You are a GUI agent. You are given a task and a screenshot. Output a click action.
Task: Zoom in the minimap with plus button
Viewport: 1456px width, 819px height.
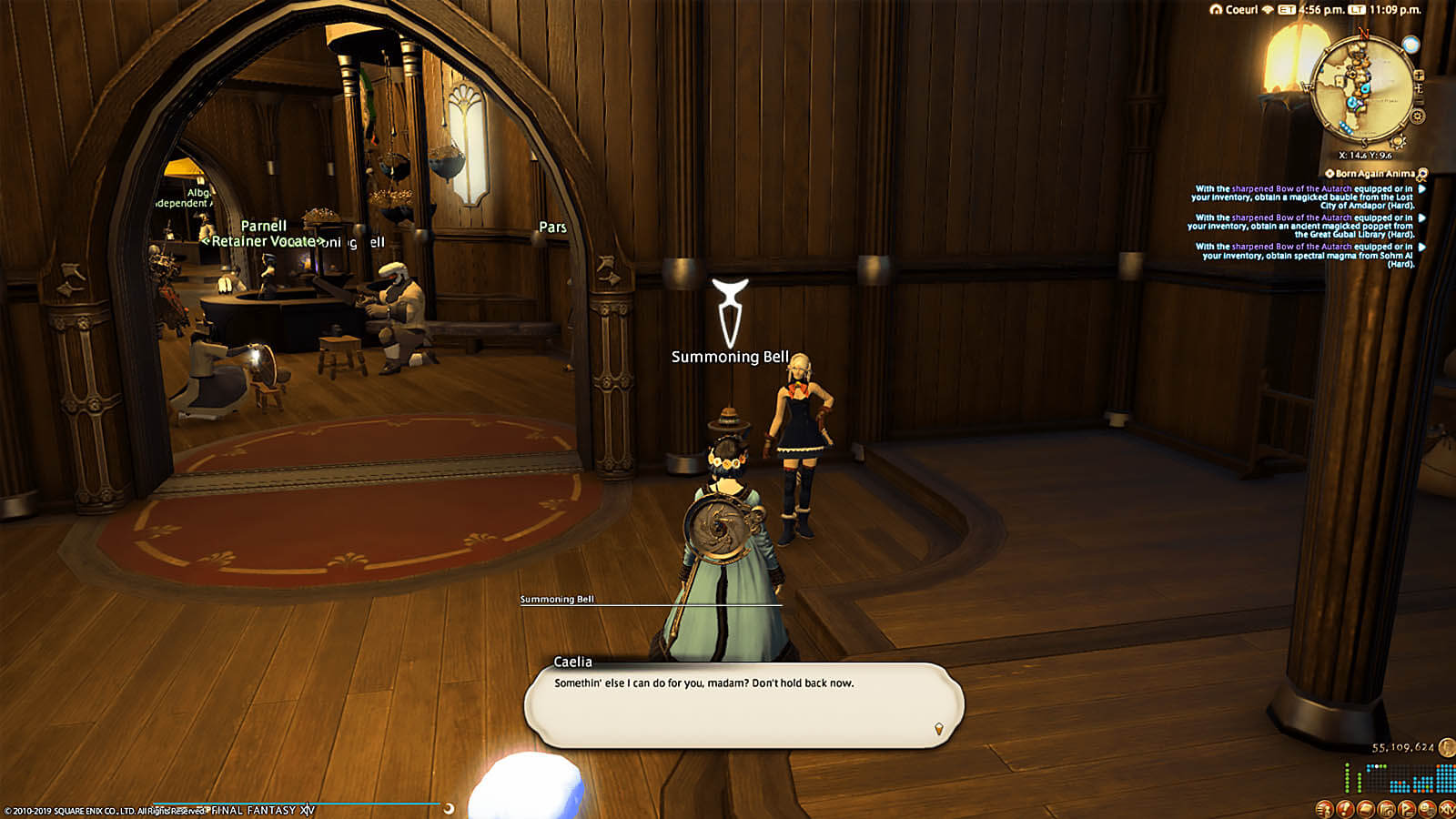pyautogui.click(x=1419, y=75)
